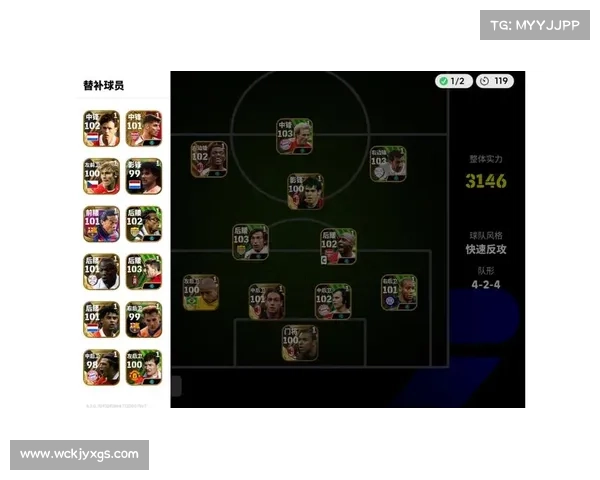Select the 103-rated centre forward on the pitch
Image resolution: width=600 pixels, height=480 pixels.
click(294, 136)
